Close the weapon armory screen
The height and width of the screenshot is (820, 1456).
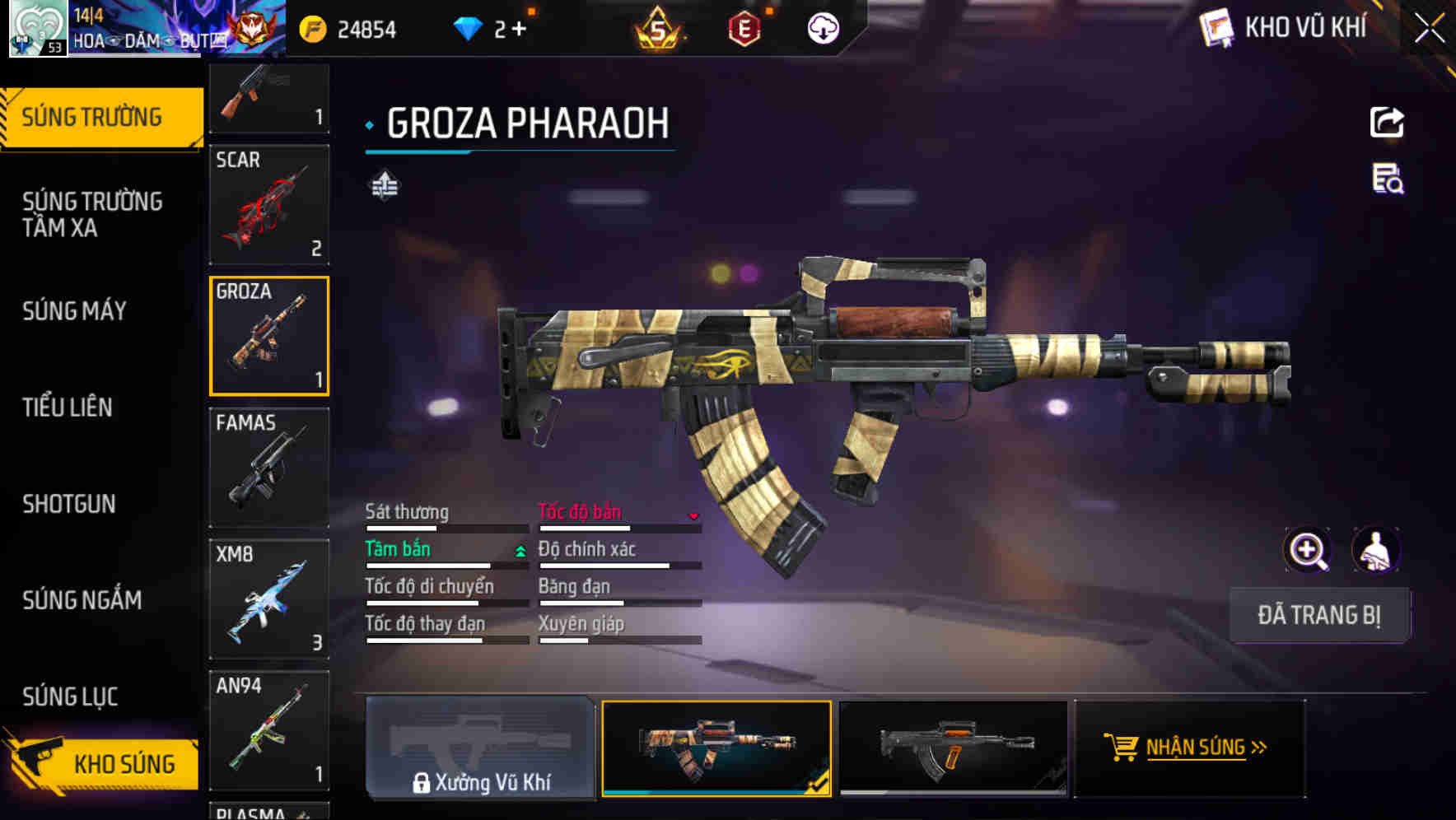[x=1429, y=29]
